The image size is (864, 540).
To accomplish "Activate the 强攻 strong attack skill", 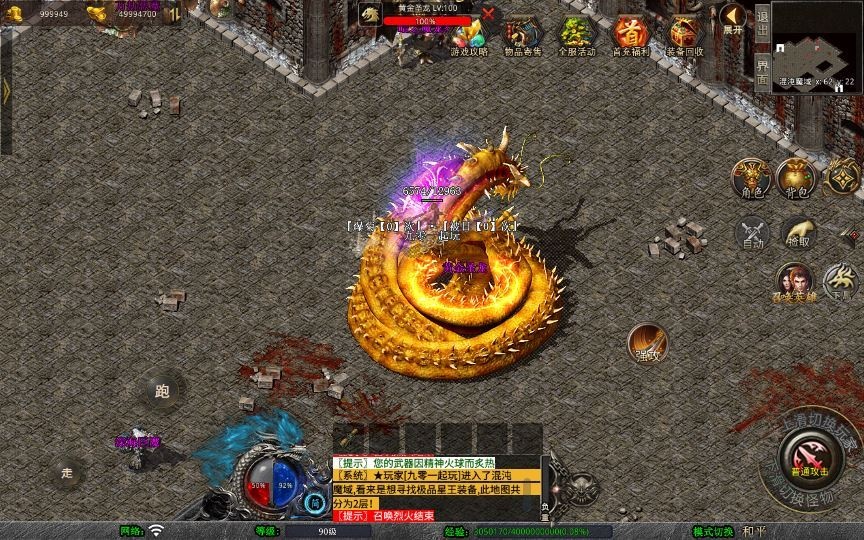I will coord(648,343).
